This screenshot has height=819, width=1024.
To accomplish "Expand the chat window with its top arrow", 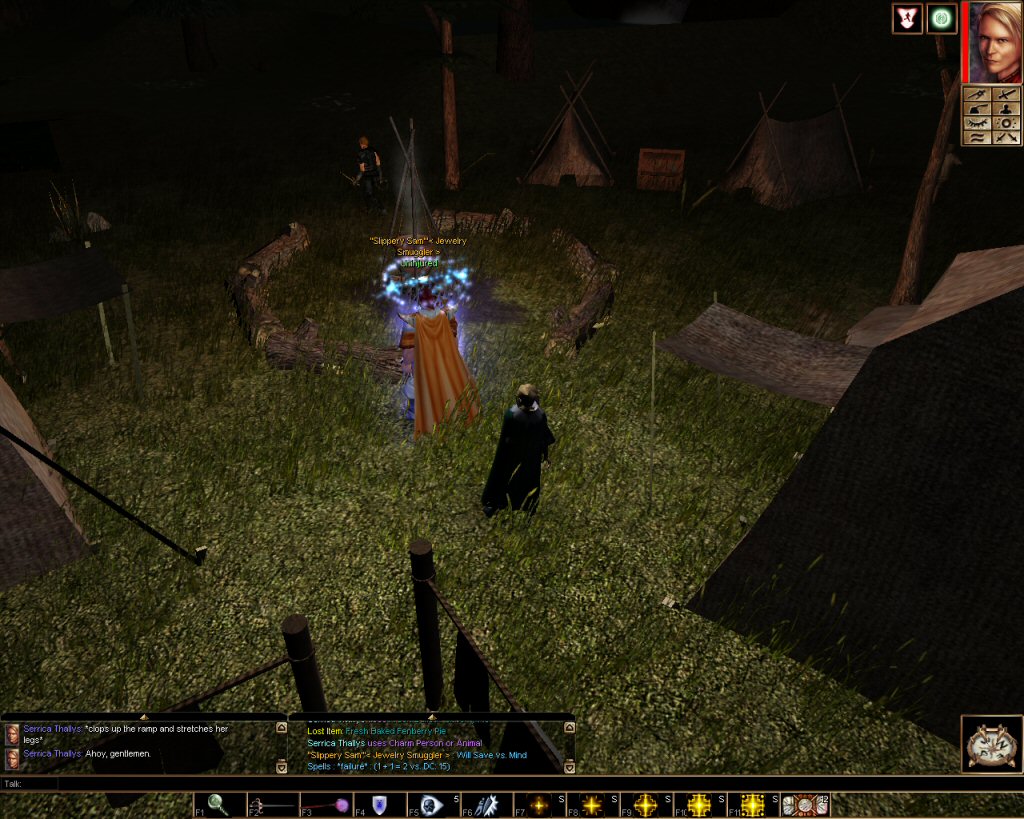I will tap(143, 717).
